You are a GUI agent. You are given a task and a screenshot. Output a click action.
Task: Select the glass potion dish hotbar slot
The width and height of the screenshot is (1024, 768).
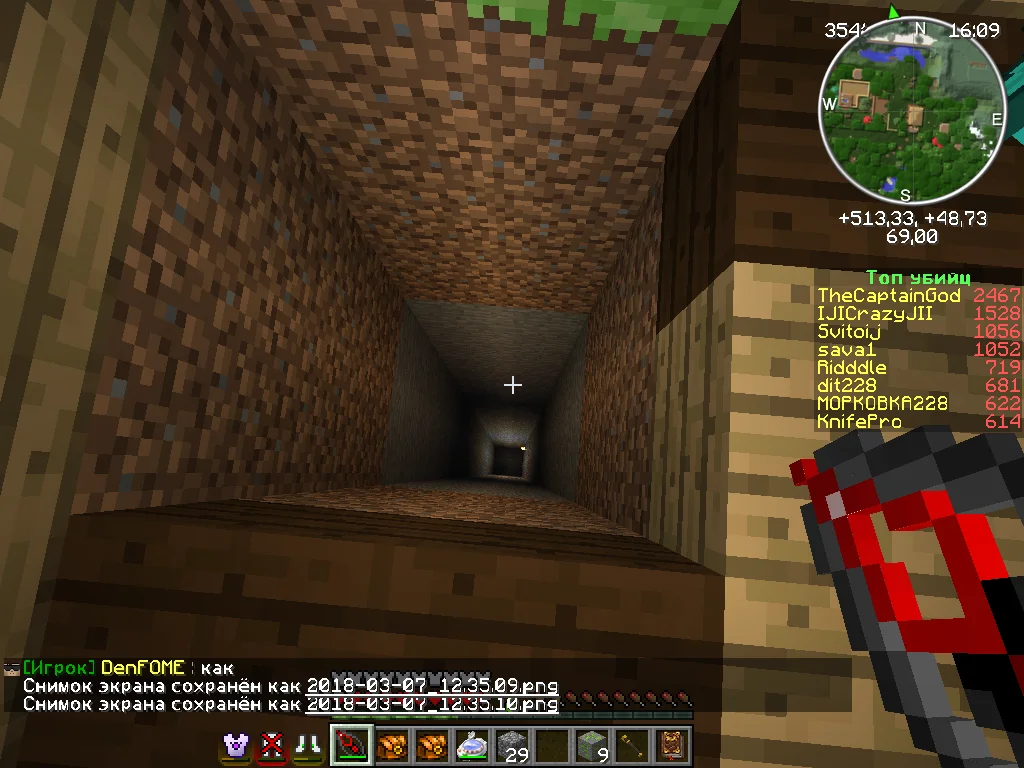(x=472, y=747)
